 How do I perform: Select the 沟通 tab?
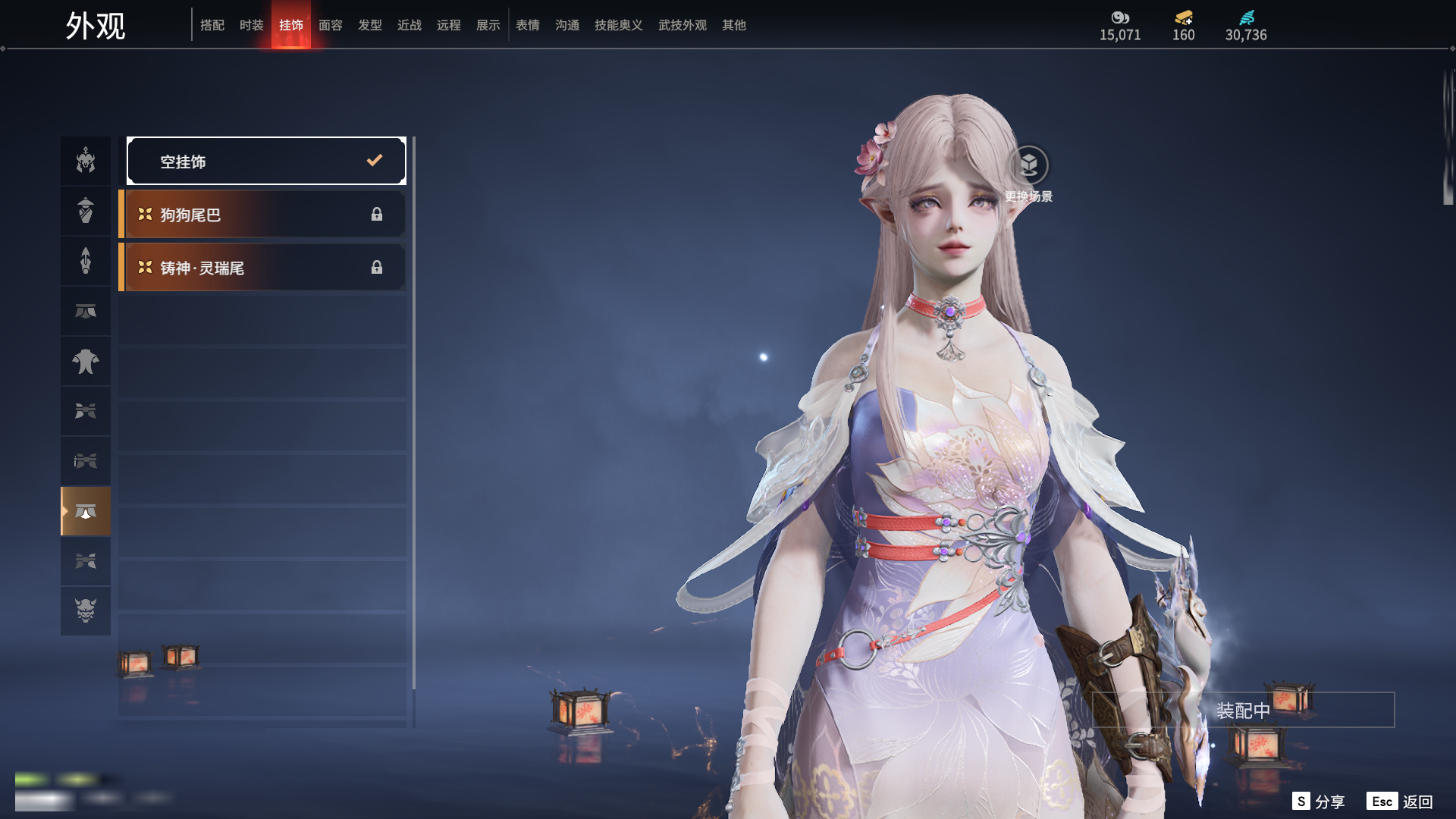pos(567,25)
